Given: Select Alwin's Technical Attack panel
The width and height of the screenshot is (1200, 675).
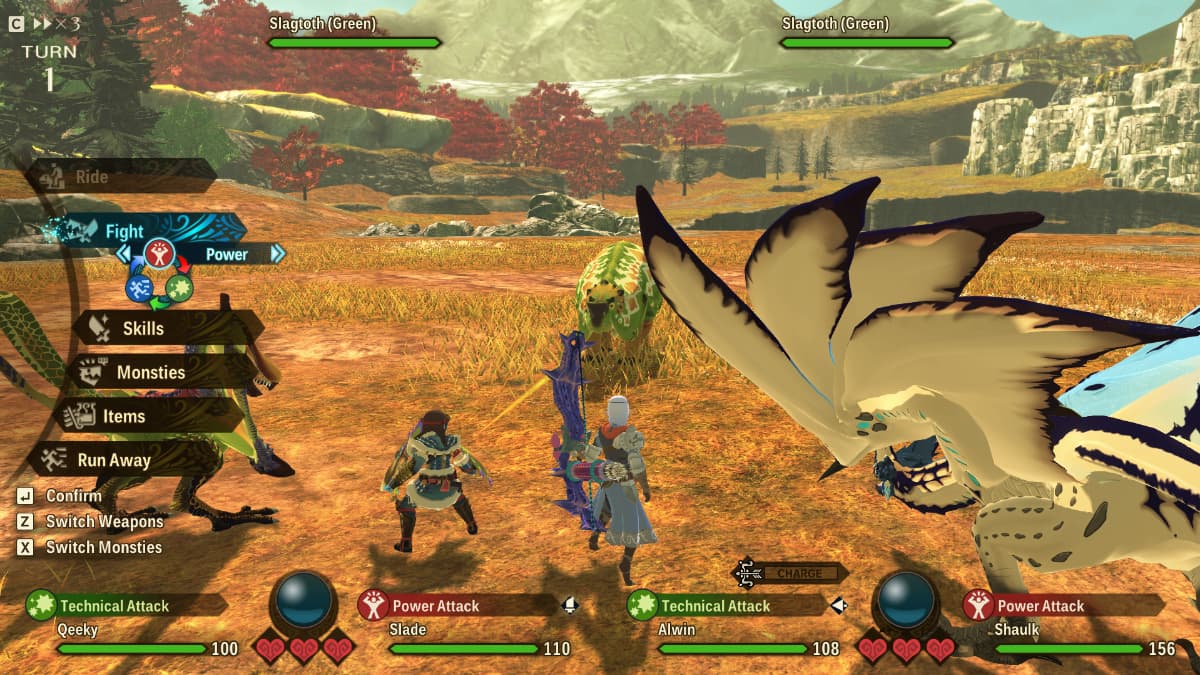Looking at the screenshot, I should pyautogui.click(x=726, y=605).
